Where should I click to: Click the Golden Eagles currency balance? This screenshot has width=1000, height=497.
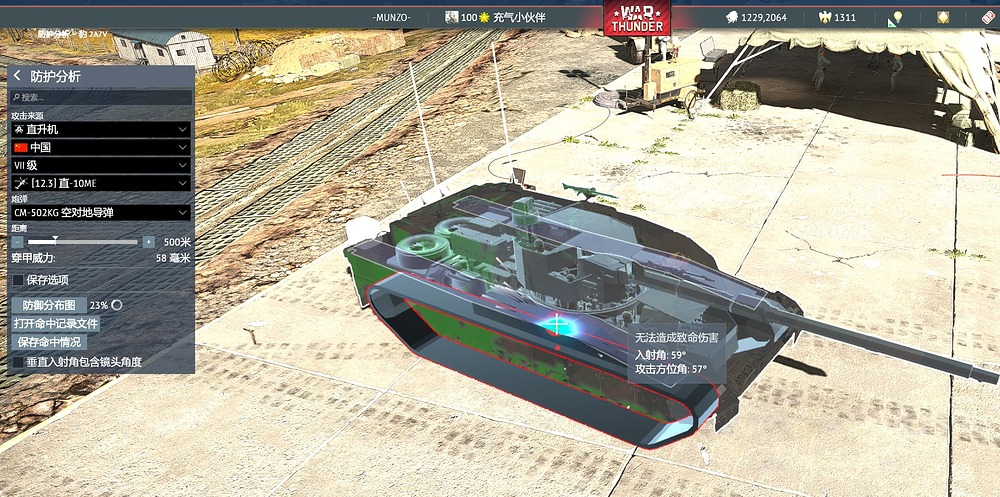tap(838, 17)
